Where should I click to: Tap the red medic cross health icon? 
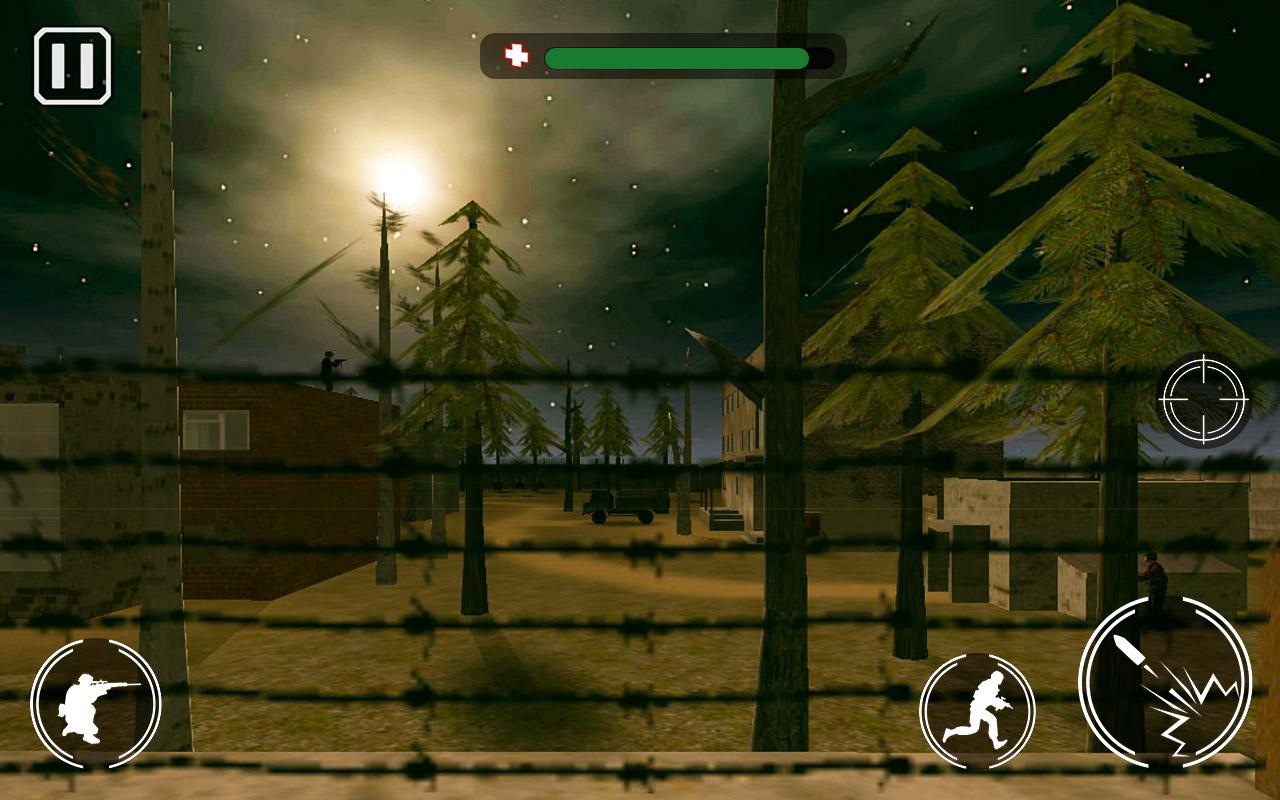click(x=518, y=55)
